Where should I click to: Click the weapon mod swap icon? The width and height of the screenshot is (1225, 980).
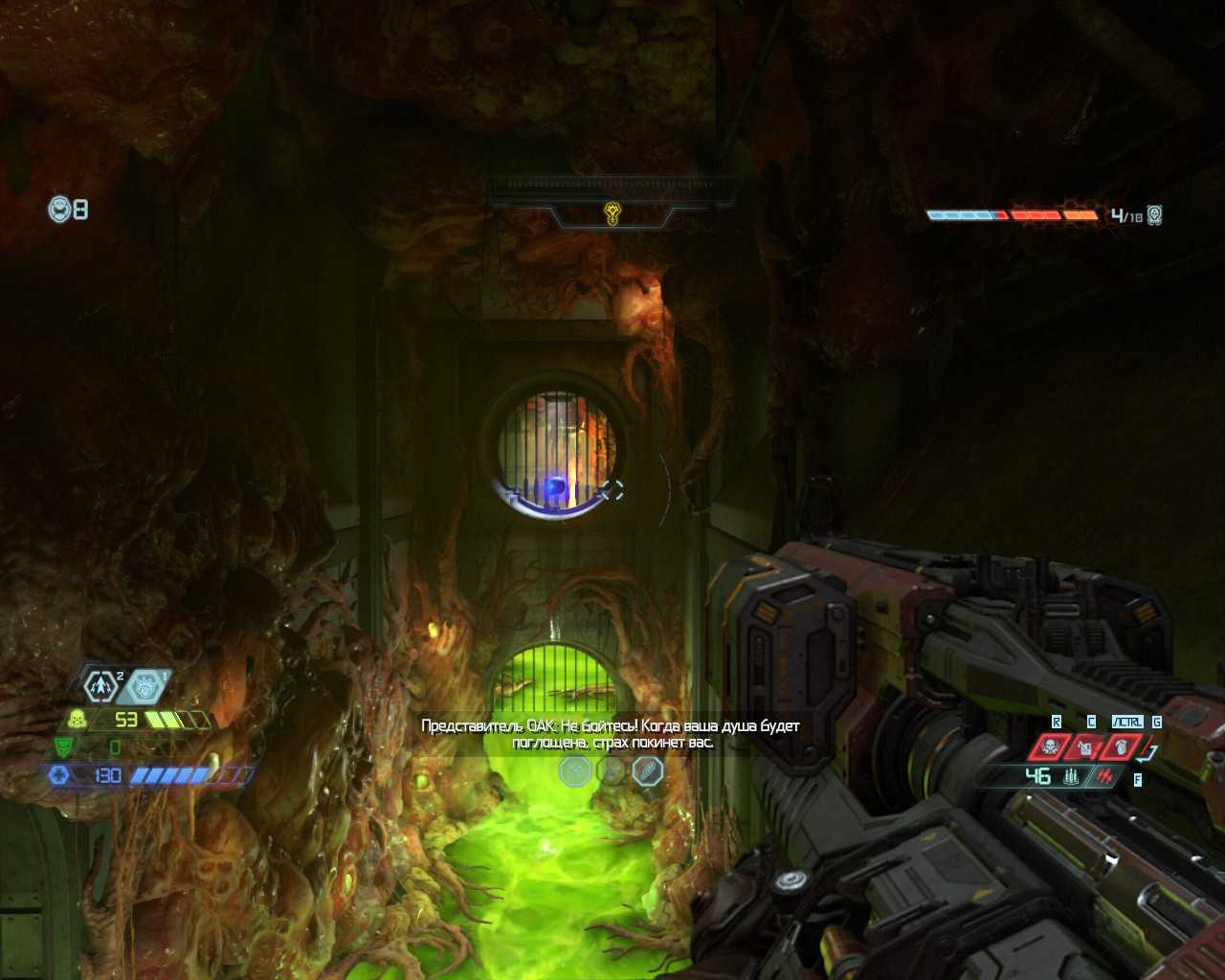pos(1106,776)
